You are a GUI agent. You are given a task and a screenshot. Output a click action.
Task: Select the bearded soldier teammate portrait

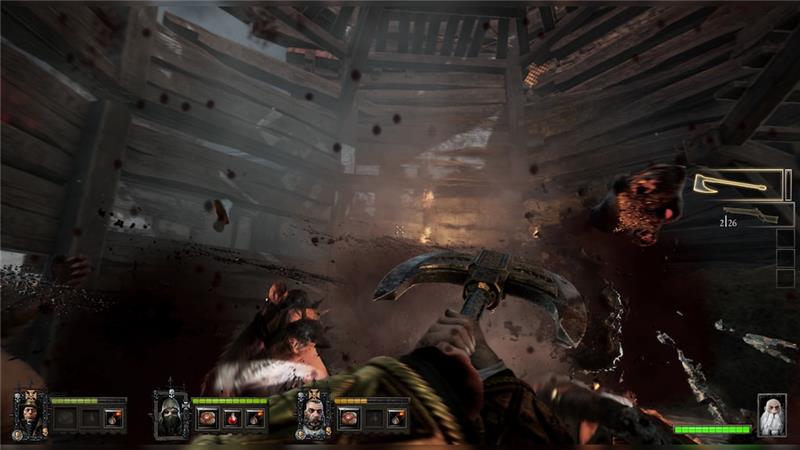tap(313, 414)
